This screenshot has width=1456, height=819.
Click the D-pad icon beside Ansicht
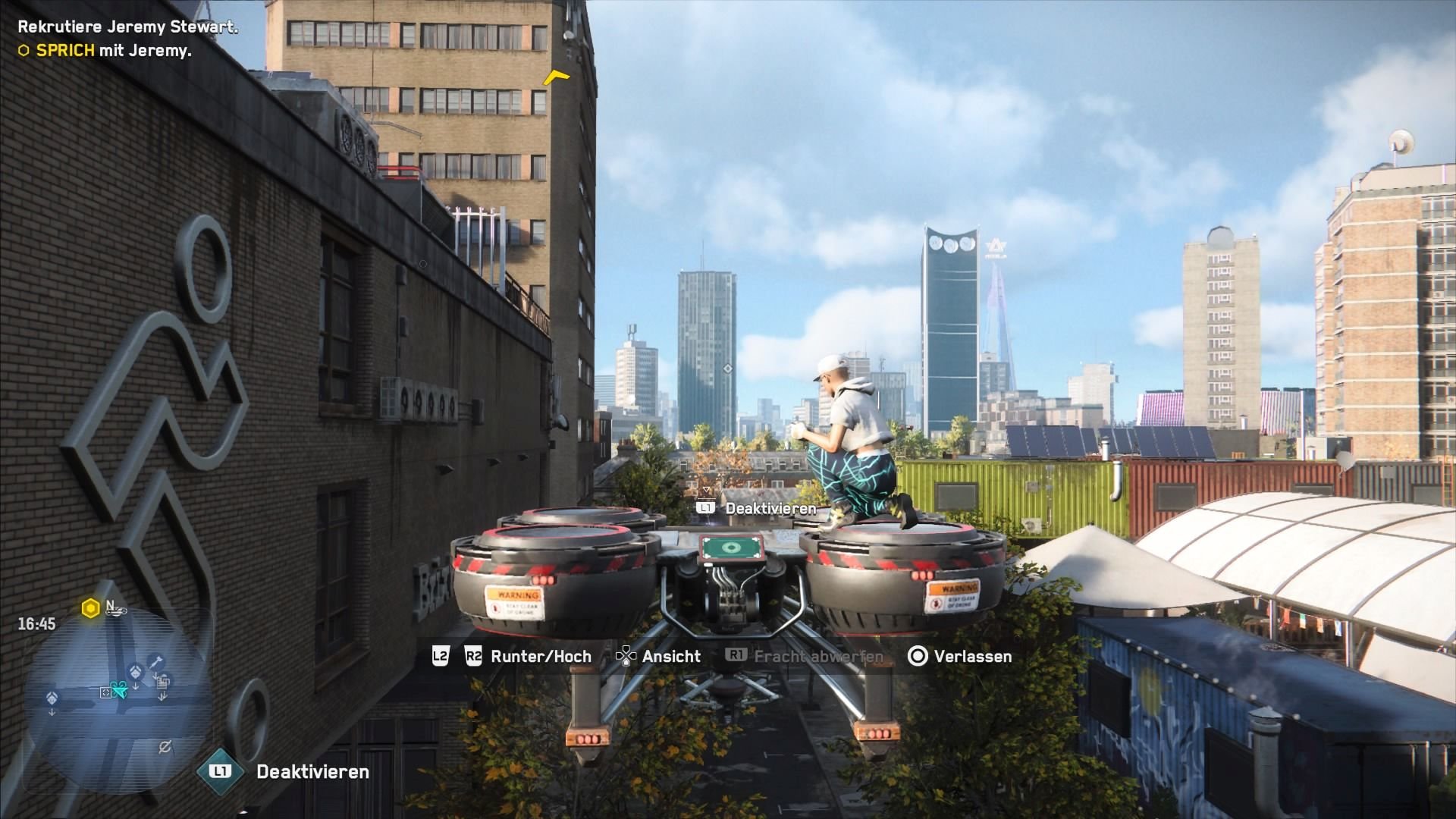coord(626,657)
